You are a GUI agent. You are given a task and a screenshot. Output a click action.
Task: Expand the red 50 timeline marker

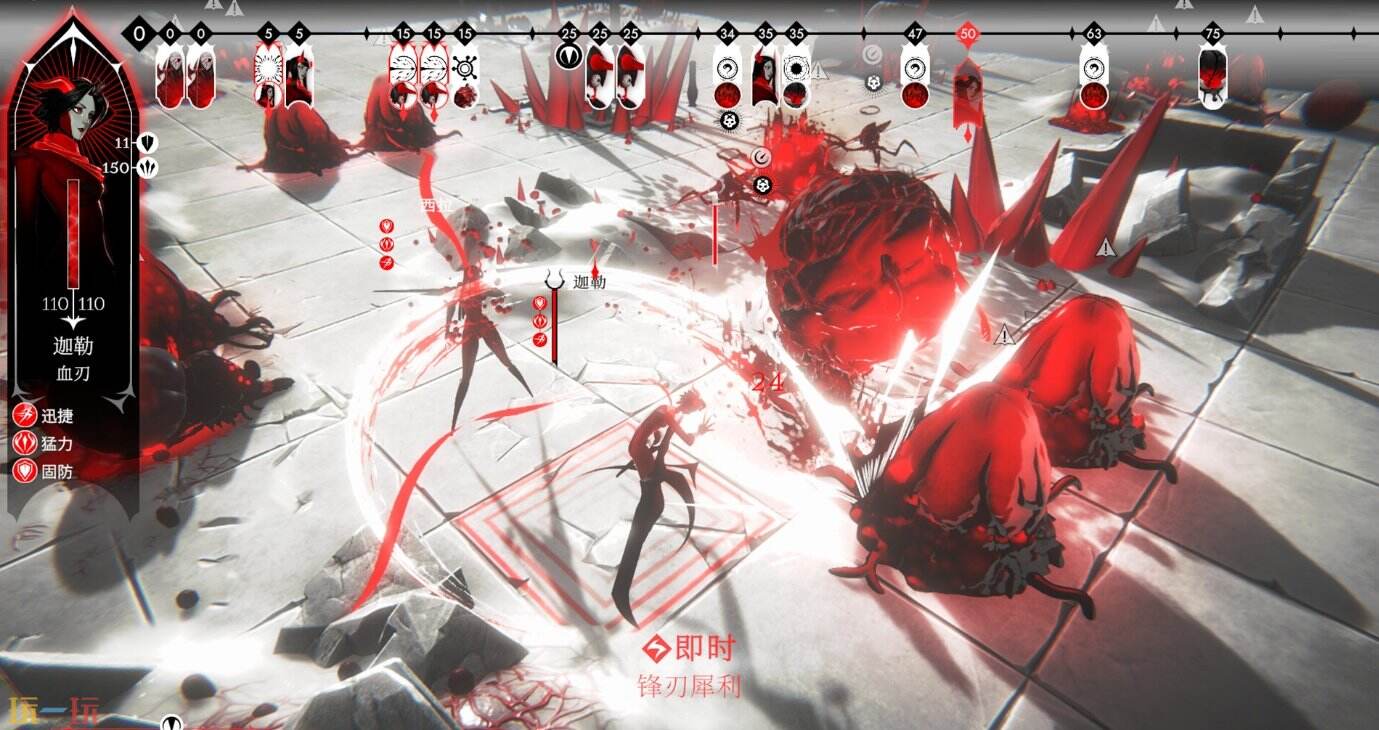click(x=968, y=32)
